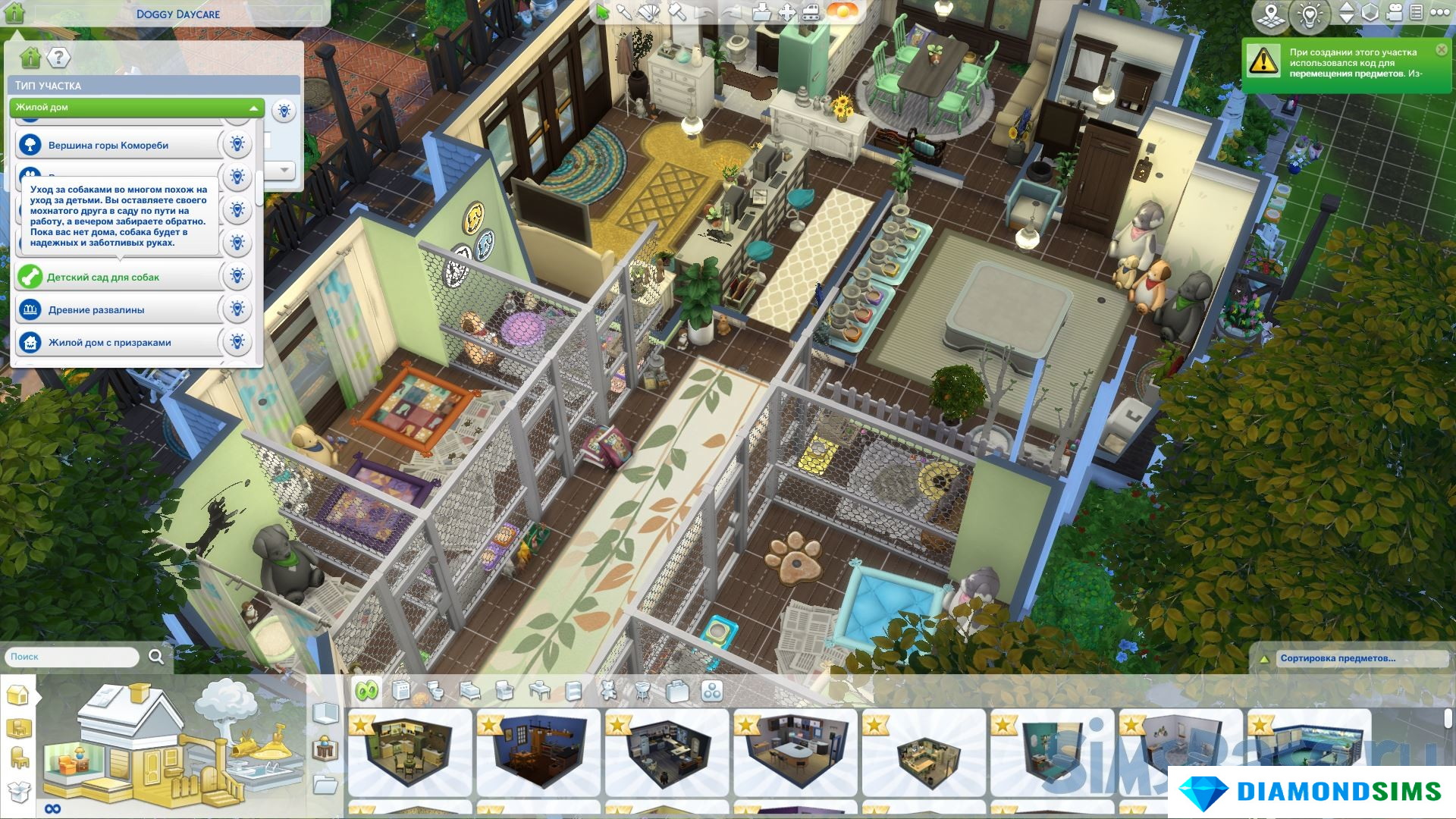The width and height of the screenshot is (1456, 819).
Task: Close the green move-objects cheat notification
Action: coord(1441,50)
